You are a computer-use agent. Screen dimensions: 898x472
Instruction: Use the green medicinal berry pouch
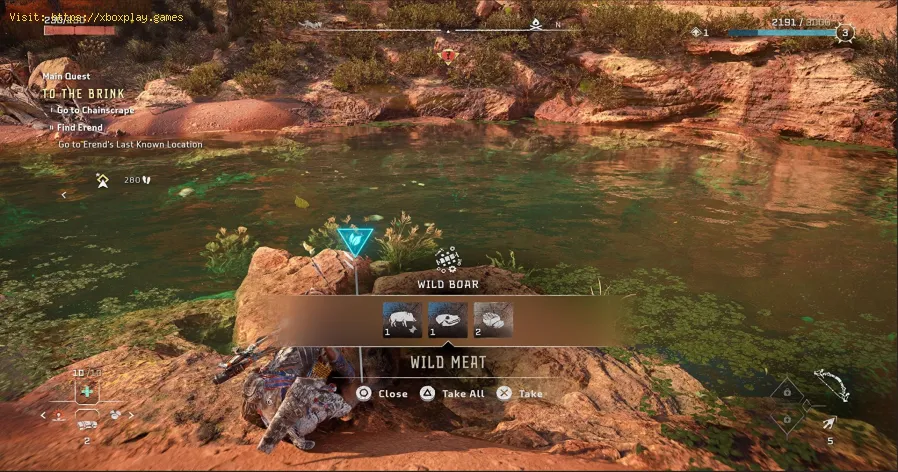87,392
